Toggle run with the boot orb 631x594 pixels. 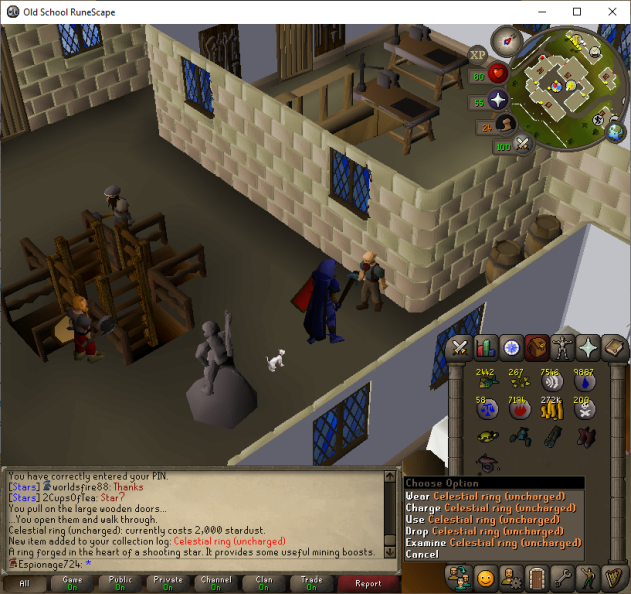pyautogui.click(x=506, y=126)
